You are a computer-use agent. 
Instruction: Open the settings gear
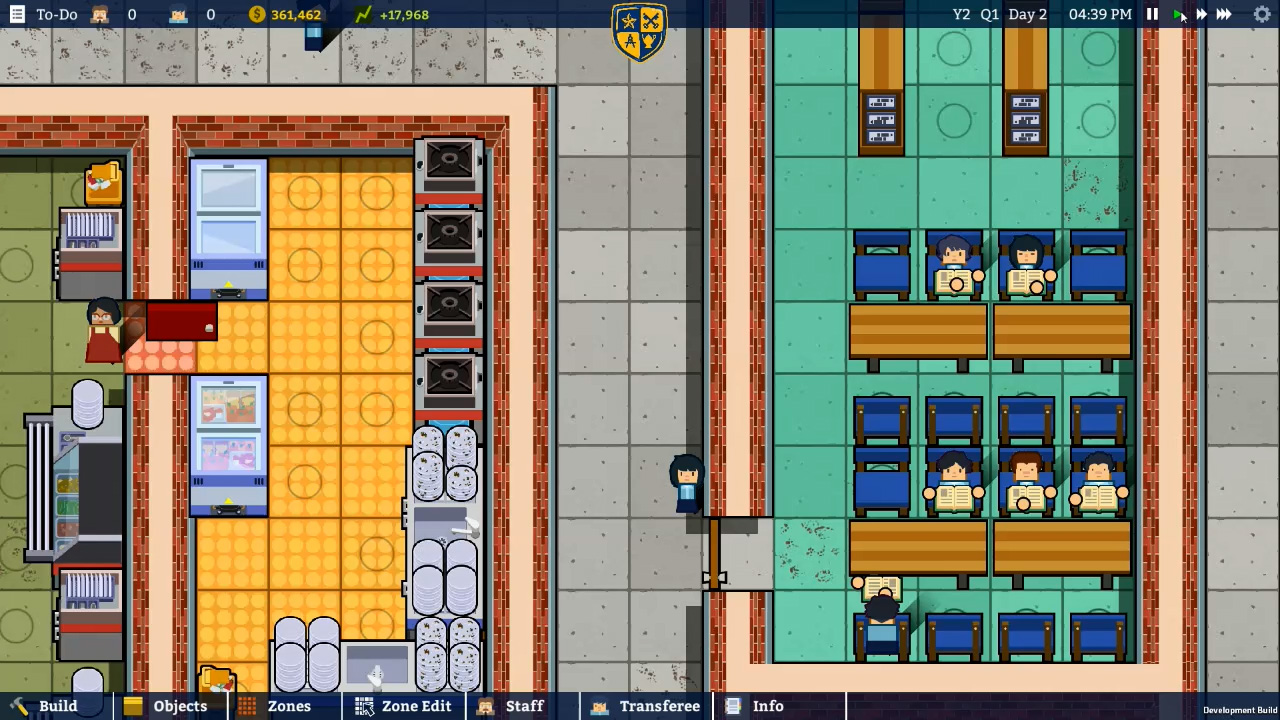point(1262,14)
